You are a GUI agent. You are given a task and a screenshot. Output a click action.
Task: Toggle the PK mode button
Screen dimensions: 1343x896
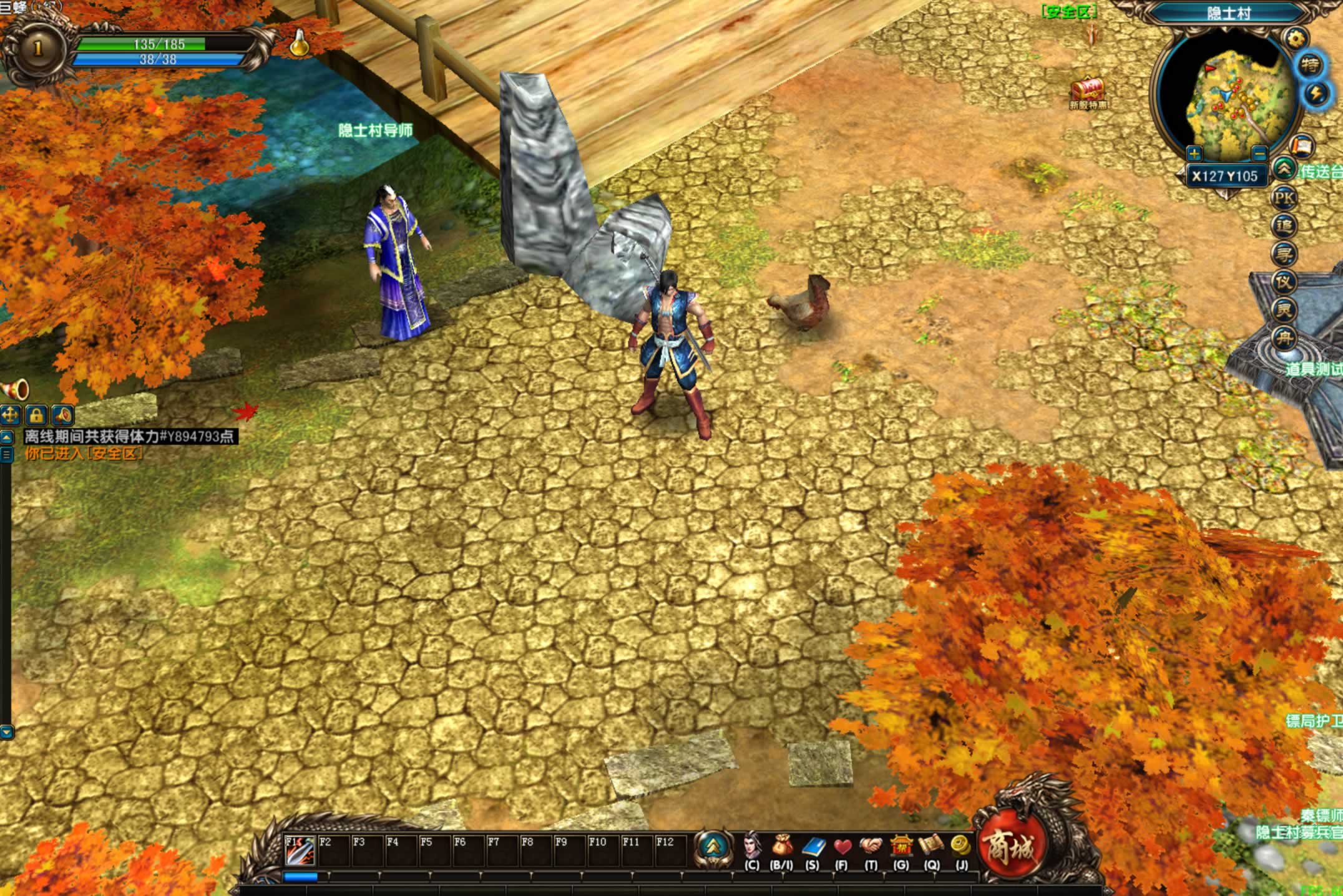click(x=1284, y=198)
